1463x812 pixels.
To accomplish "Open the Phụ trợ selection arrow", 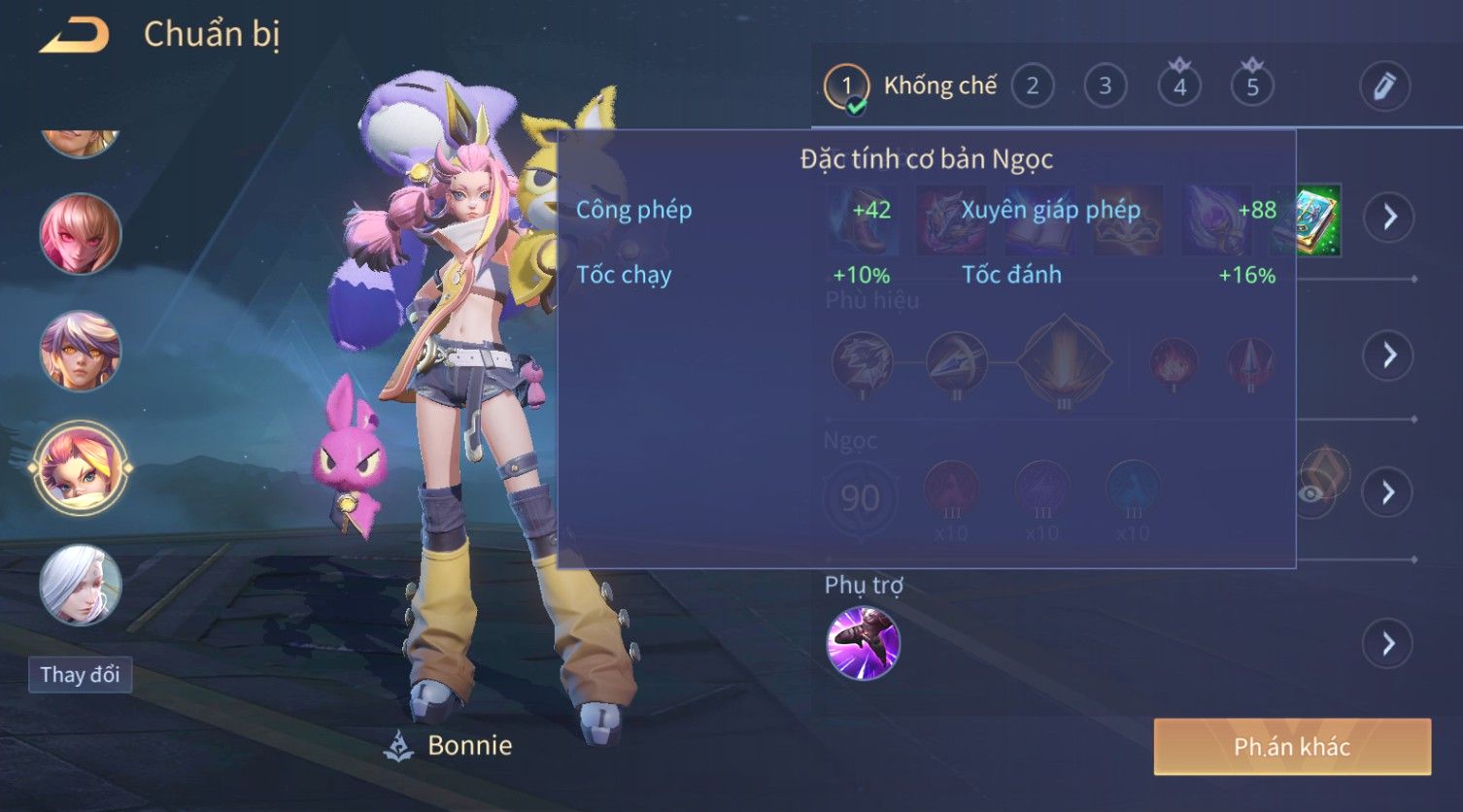I will pos(1389,643).
